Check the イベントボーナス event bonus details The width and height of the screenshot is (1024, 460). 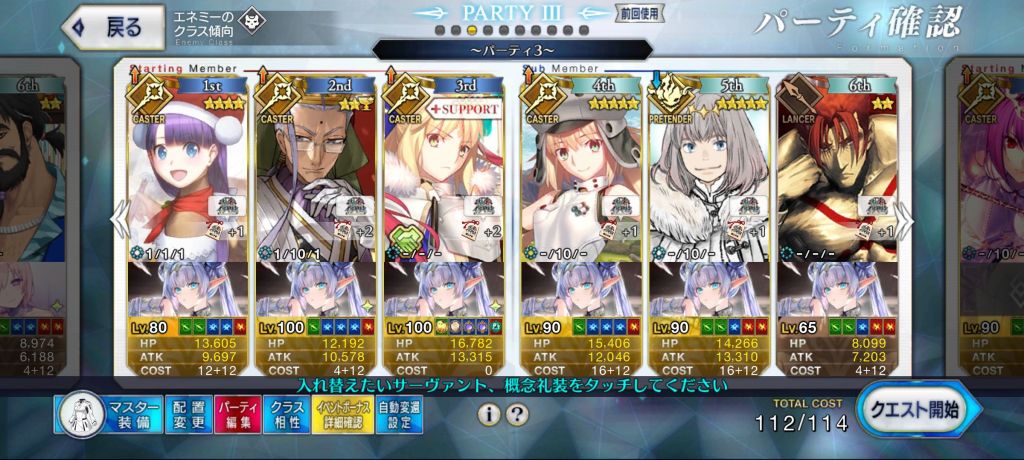(342, 413)
